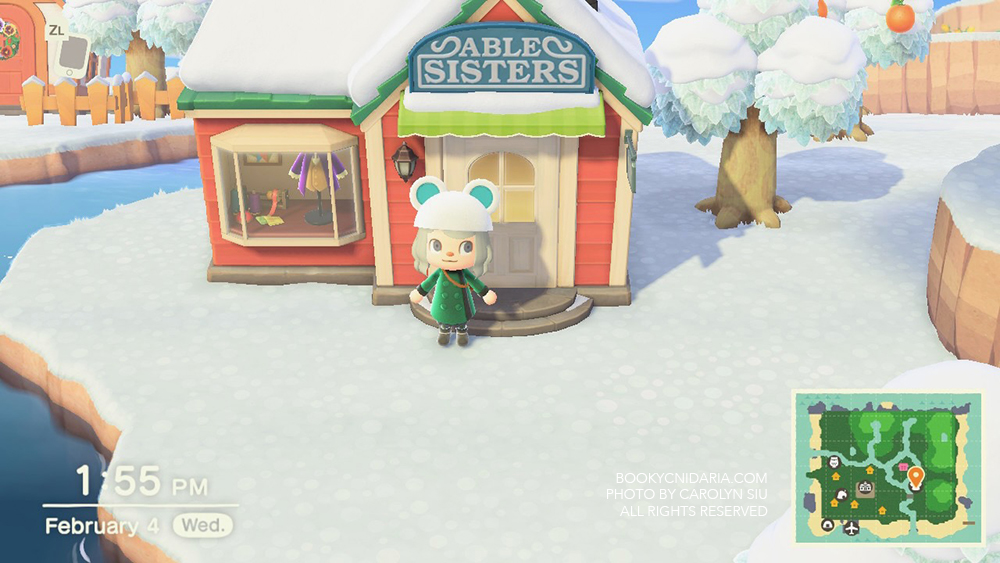Image resolution: width=1000 pixels, height=563 pixels.
Task: Select the Resident Services building marker on minimap
Action: coord(866,488)
